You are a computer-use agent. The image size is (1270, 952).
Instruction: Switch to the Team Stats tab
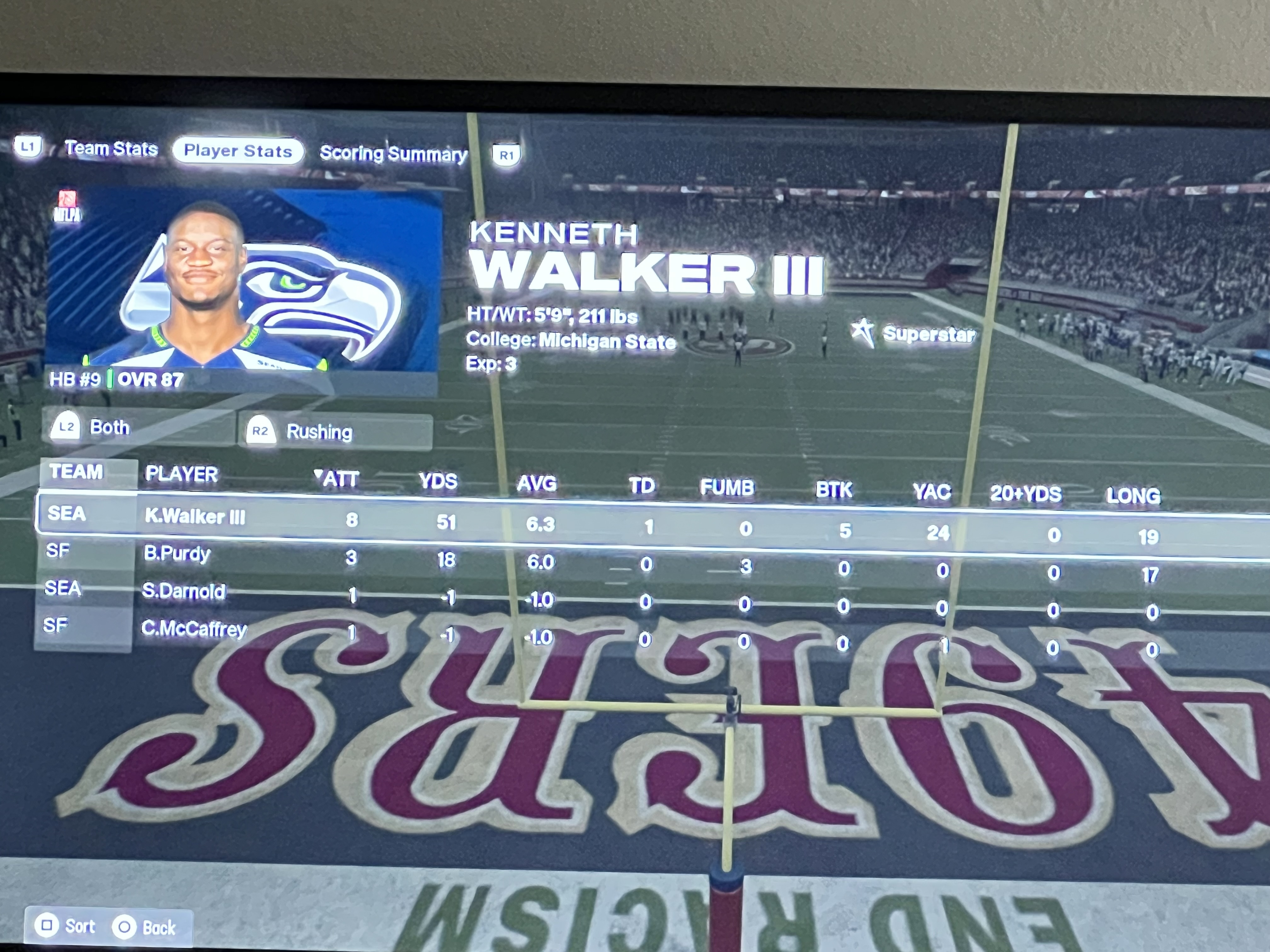click(x=110, y=149)
